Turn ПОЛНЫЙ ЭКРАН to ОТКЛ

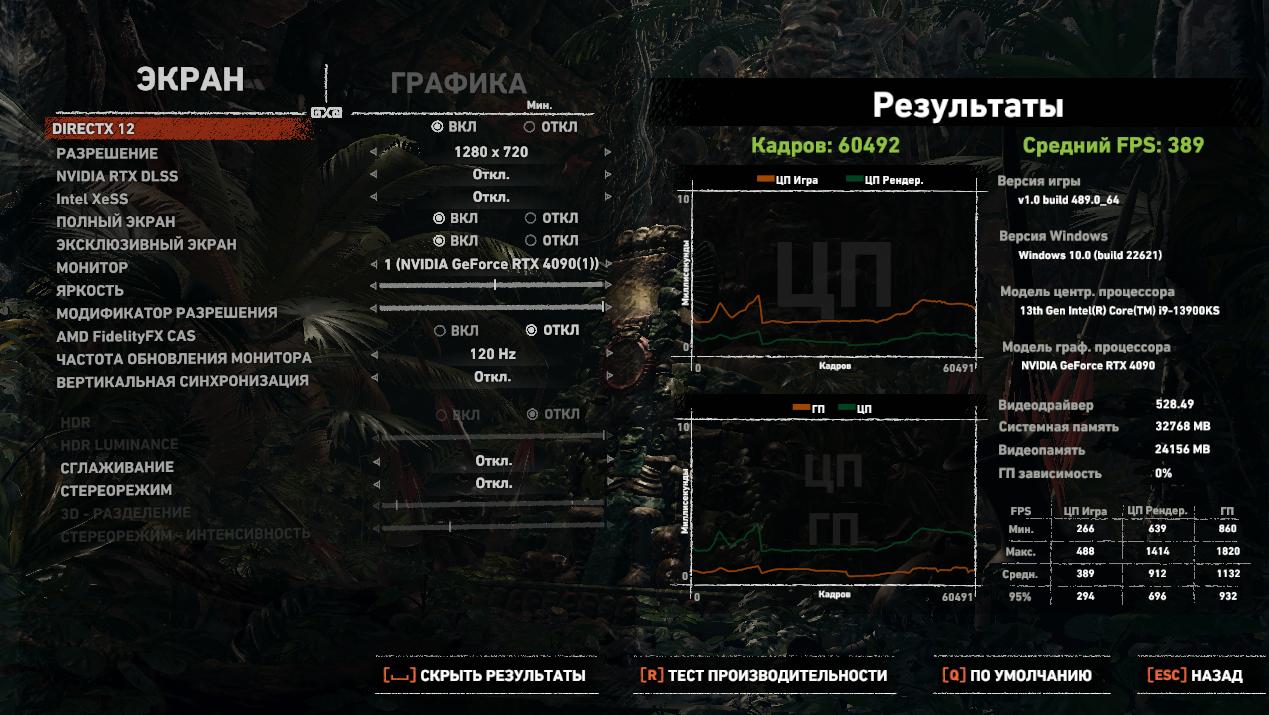tap(551, 218)
